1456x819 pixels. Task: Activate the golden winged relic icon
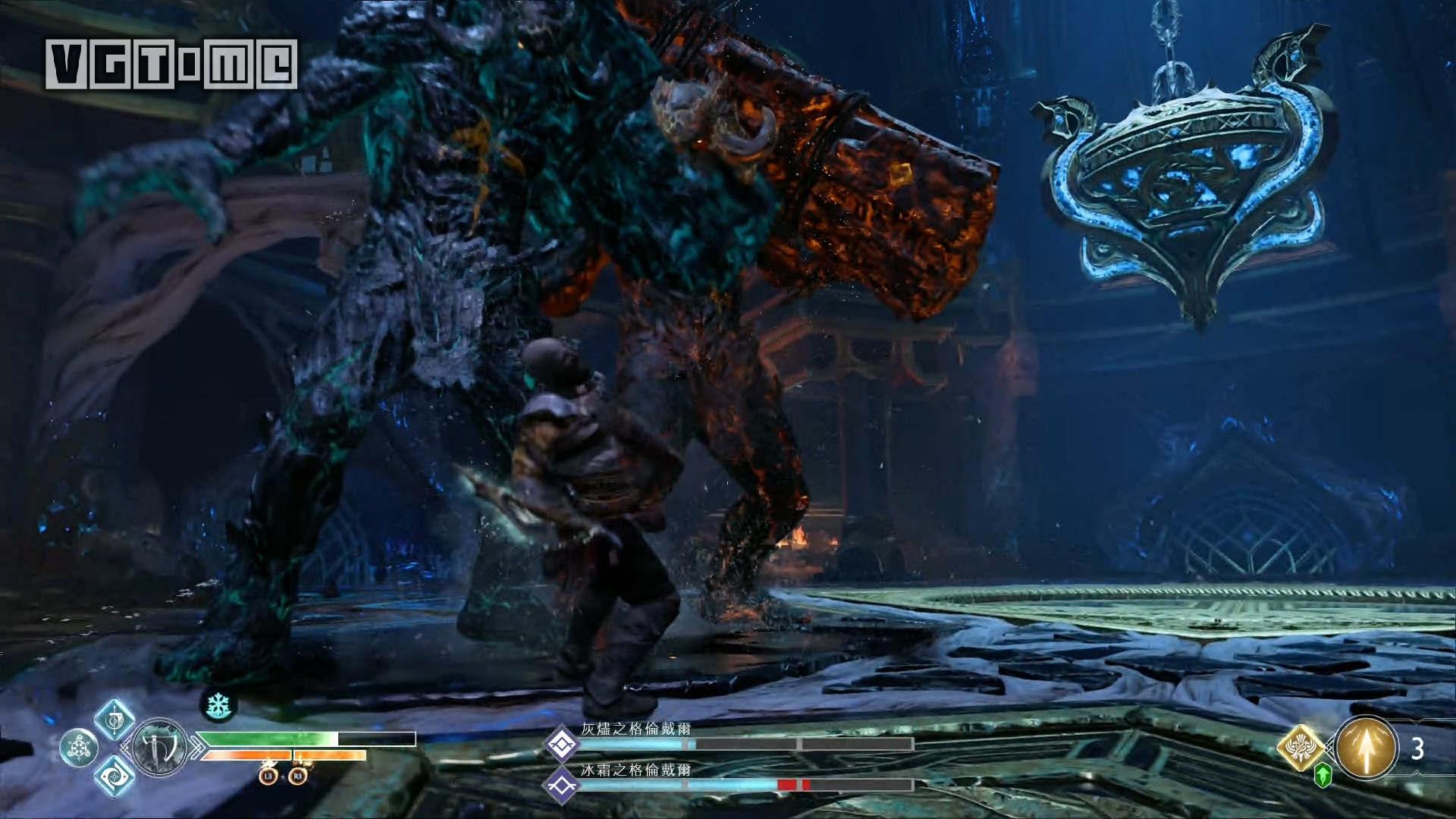click(x=1301, y=745)
